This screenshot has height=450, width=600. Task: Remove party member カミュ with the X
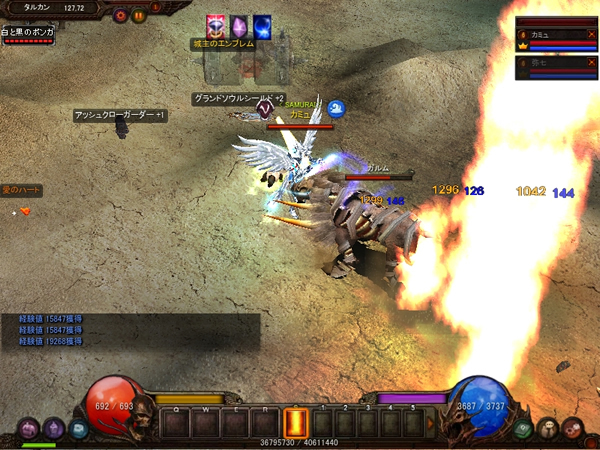[591, 34]
